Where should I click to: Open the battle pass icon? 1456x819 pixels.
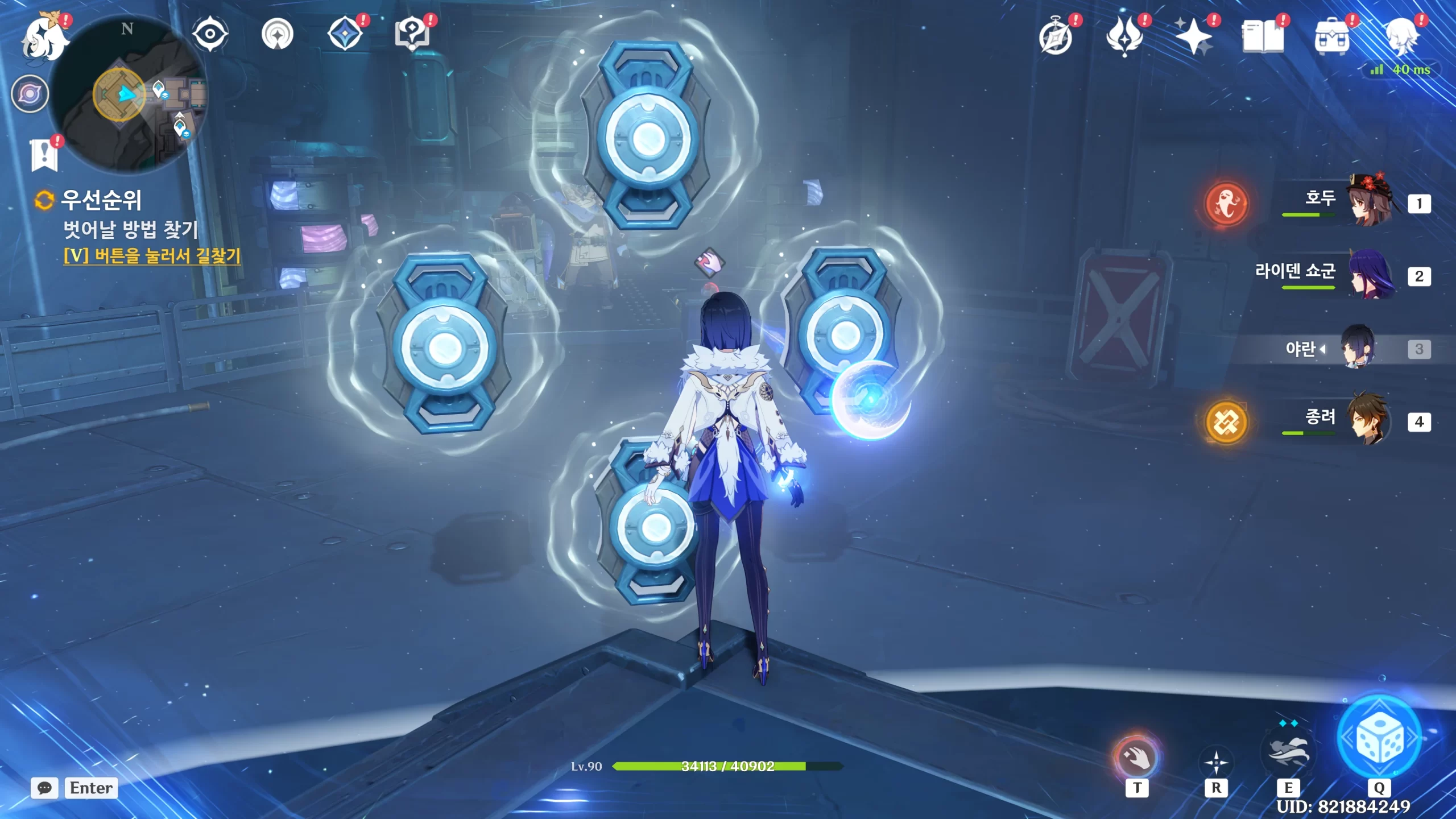point(1124,38)
